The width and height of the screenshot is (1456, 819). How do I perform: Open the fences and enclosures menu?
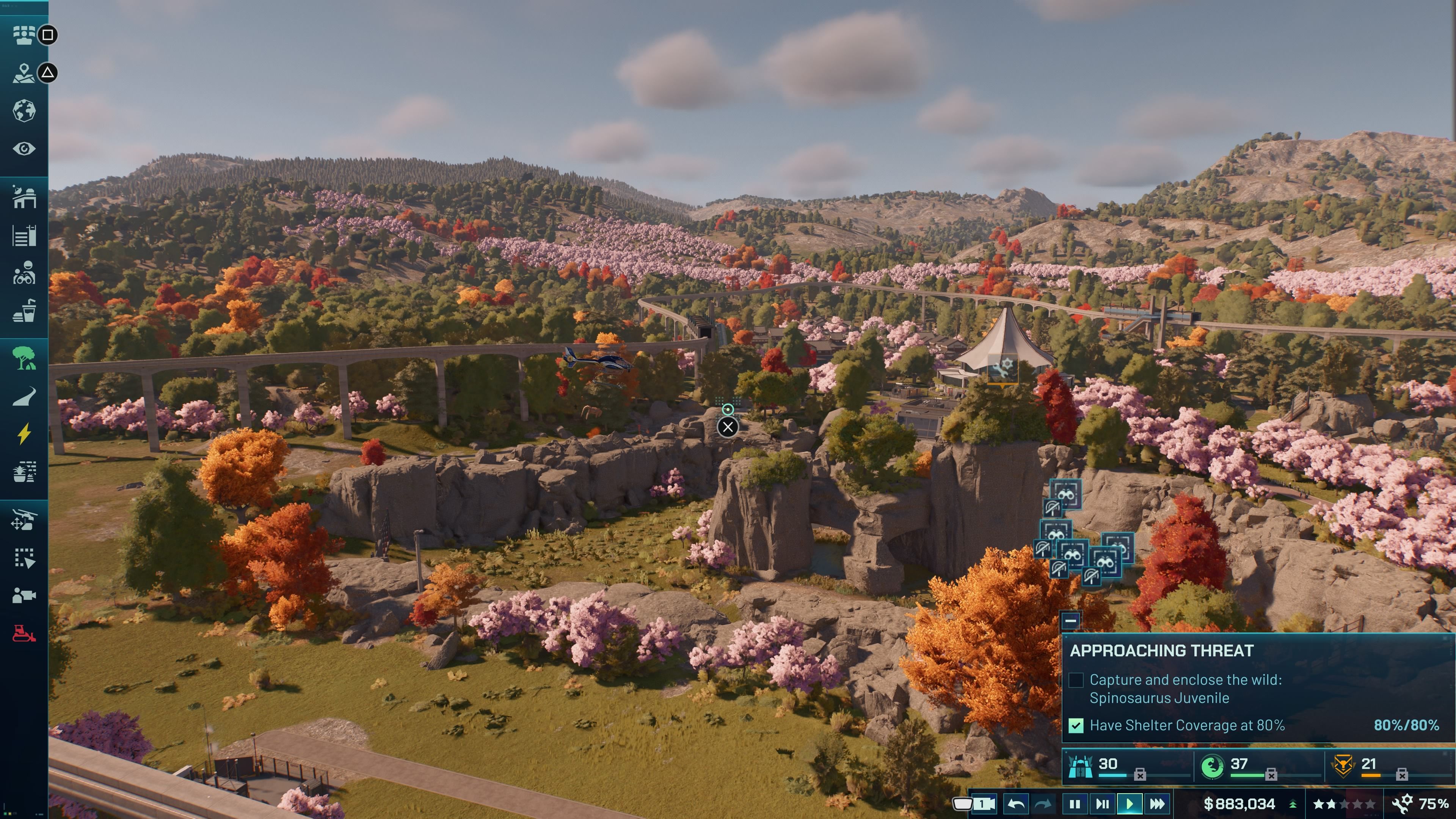[24, 235]
